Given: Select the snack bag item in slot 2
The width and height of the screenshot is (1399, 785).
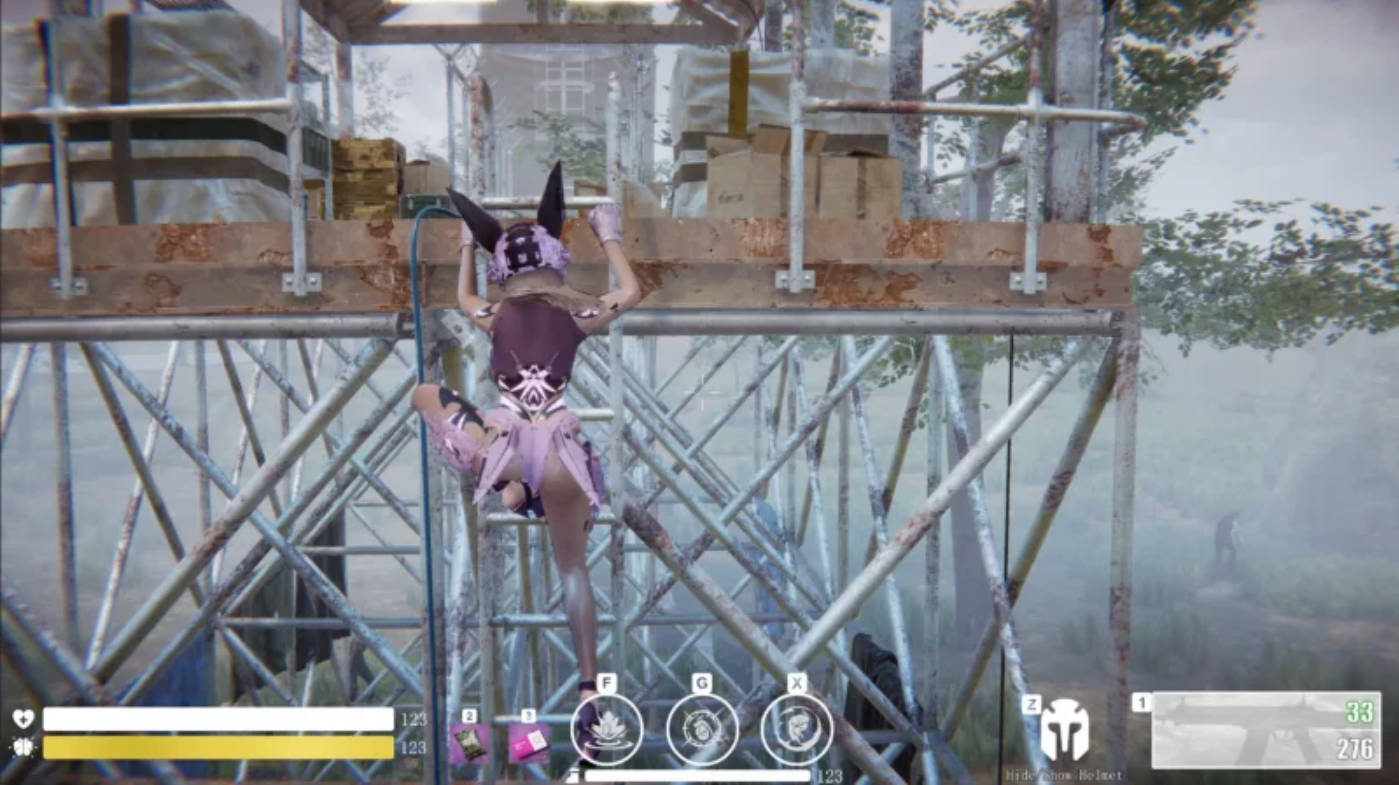Looking at the screenshot, I should click(x=469, y=744).
